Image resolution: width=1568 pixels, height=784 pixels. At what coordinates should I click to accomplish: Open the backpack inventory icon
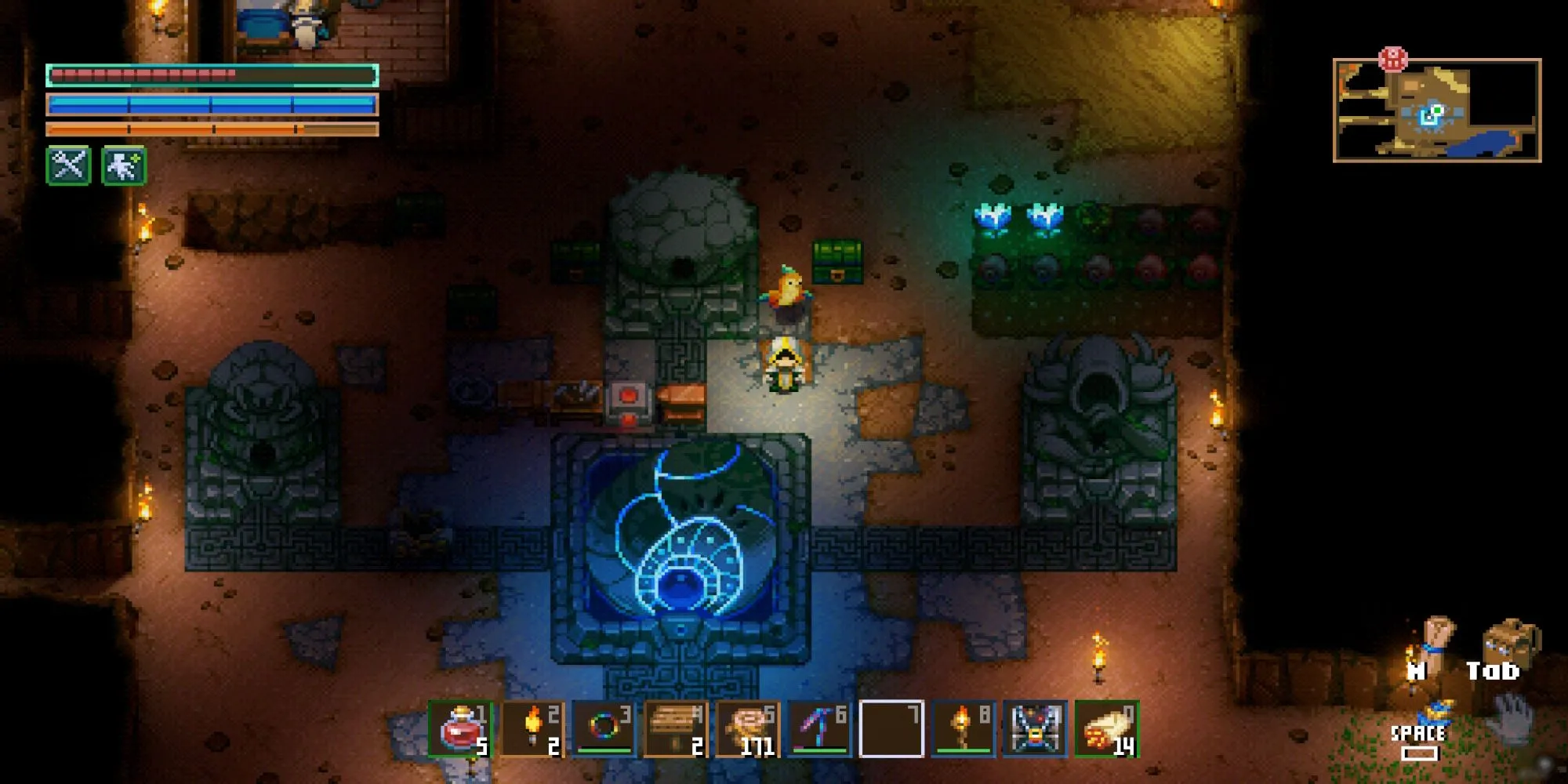[x=1512, y=641]
